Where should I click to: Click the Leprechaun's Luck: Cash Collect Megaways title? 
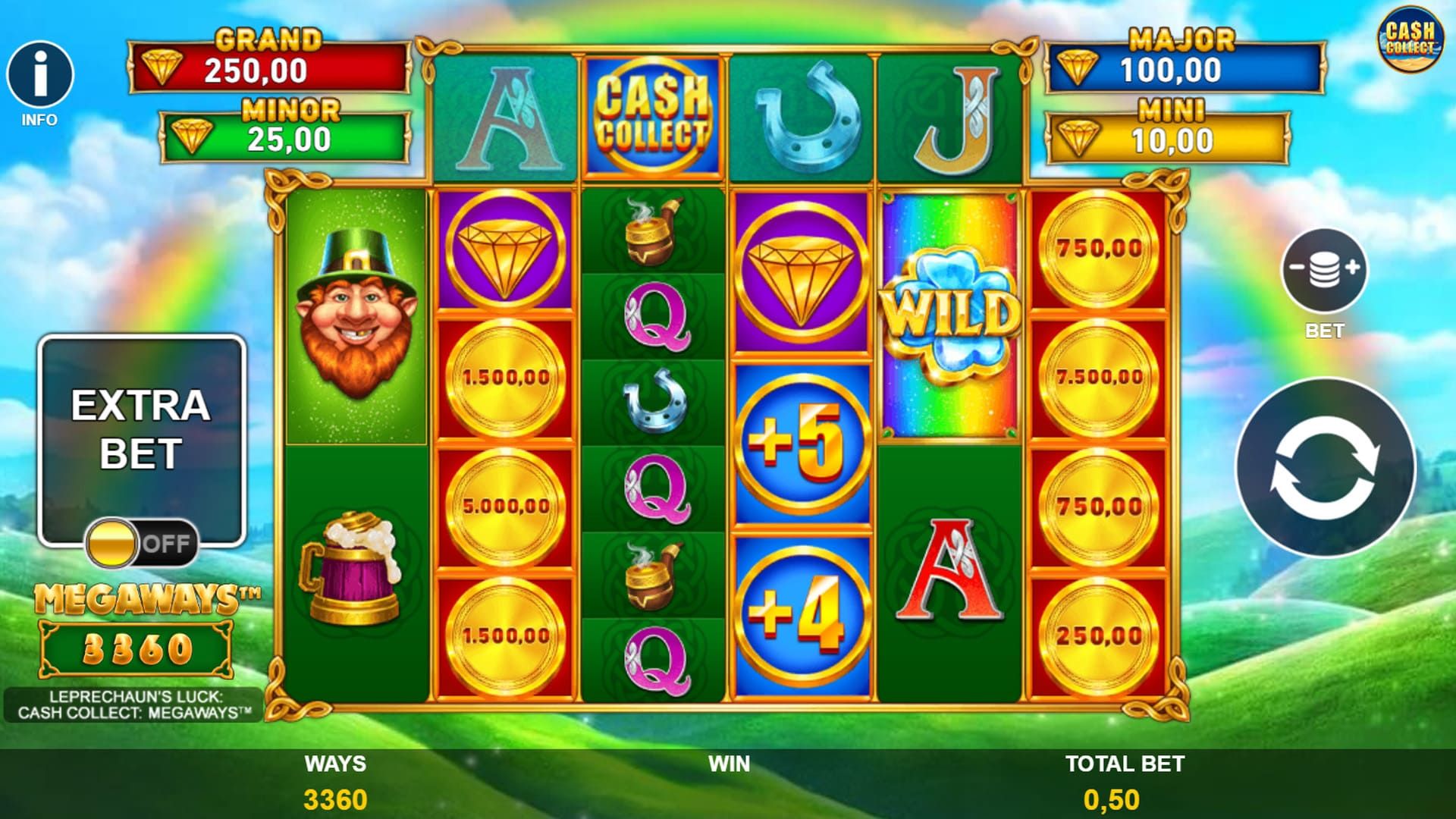(x=135, y=704)
